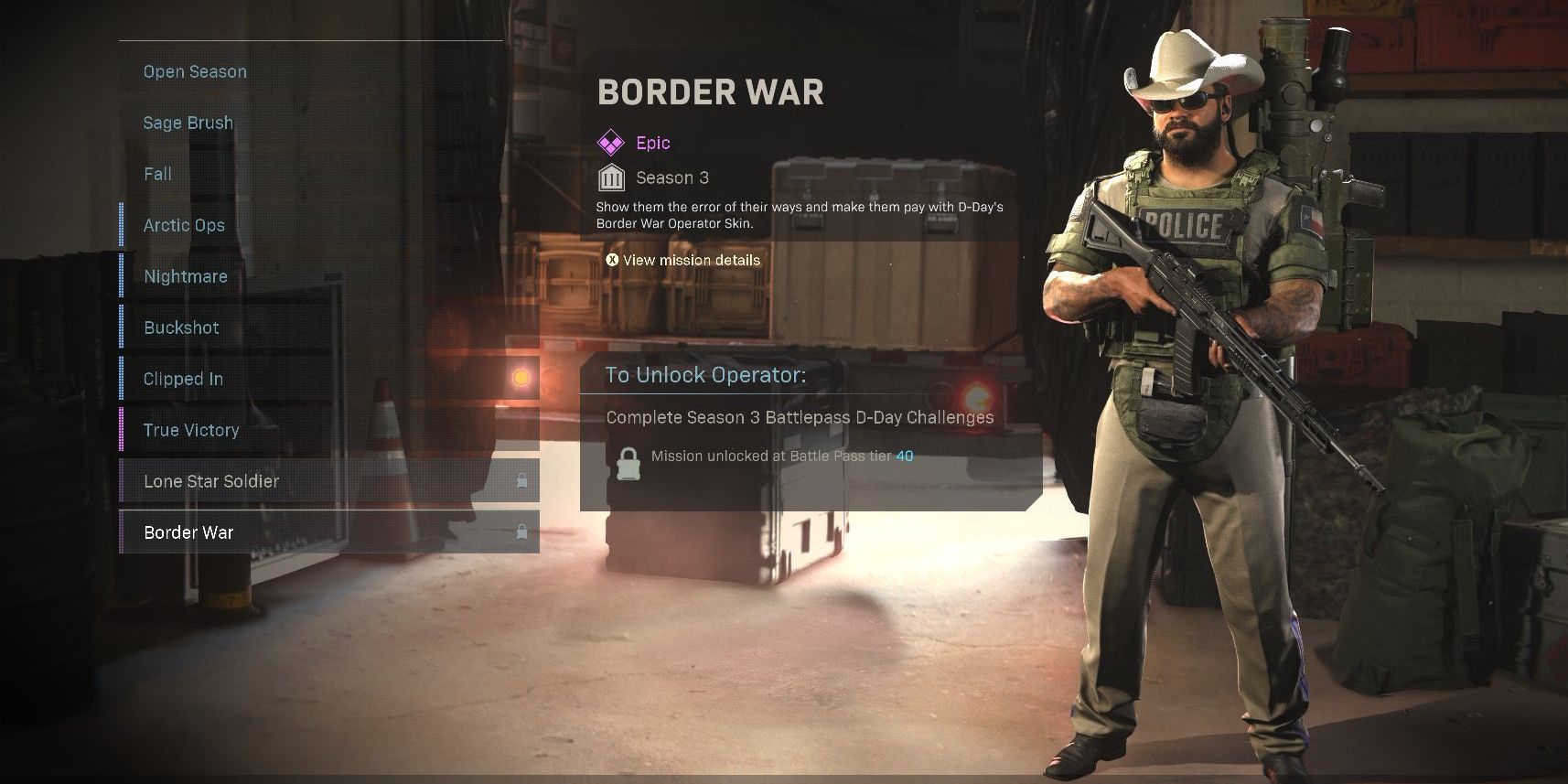Viewport: 1568px width, 784px height.
Task: Click the lock icon on Border War row
Action: (521, 532)
